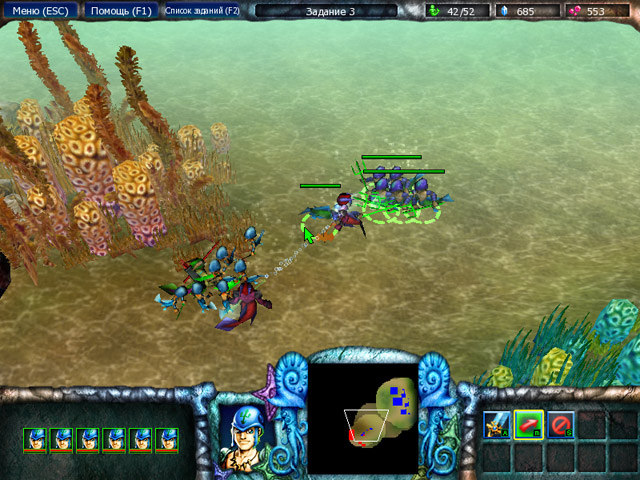
Task: Show the Список заданий task list
Action: [202, 11]
